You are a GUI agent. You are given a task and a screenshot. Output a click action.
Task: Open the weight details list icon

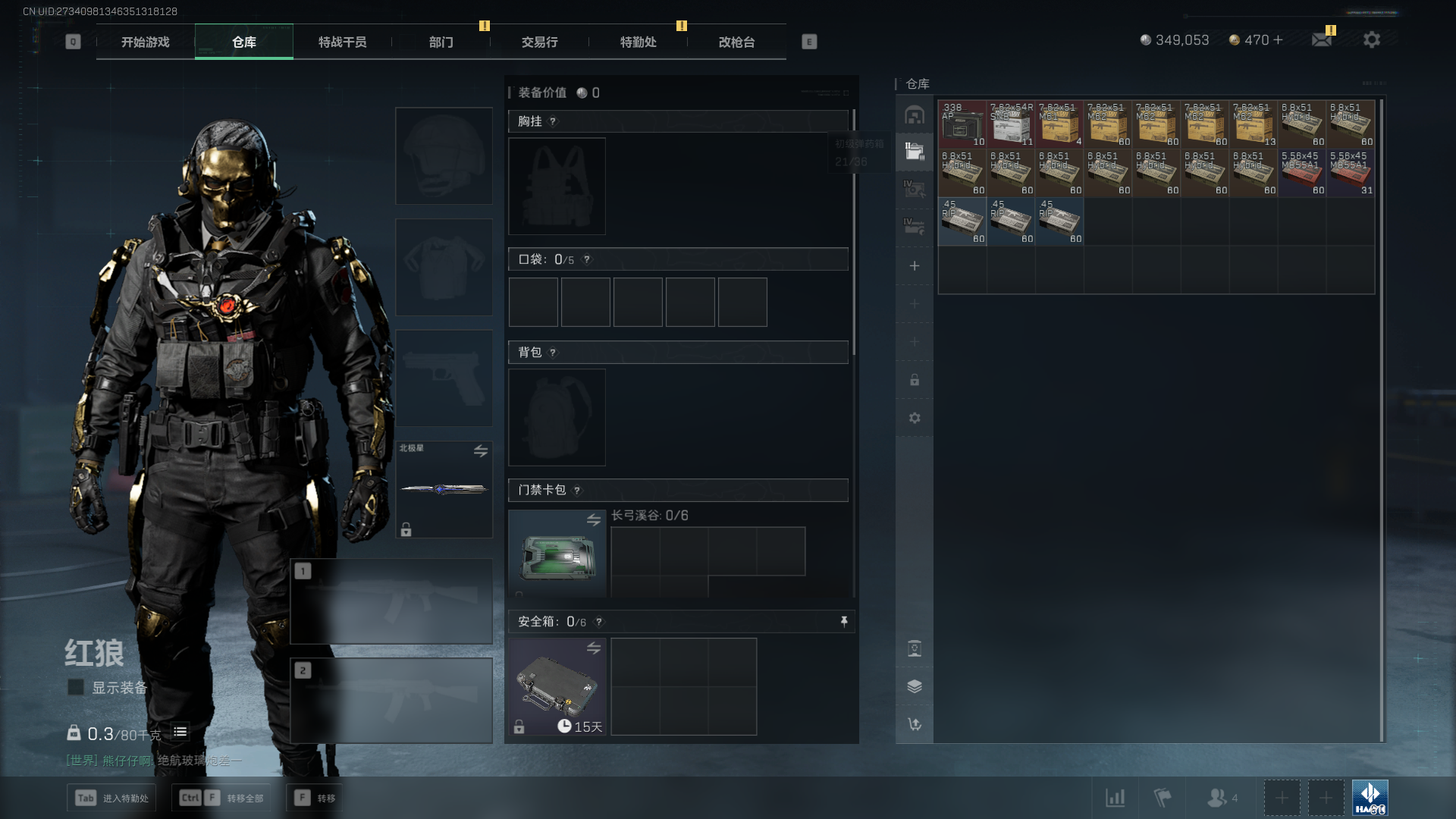(180, 732)
